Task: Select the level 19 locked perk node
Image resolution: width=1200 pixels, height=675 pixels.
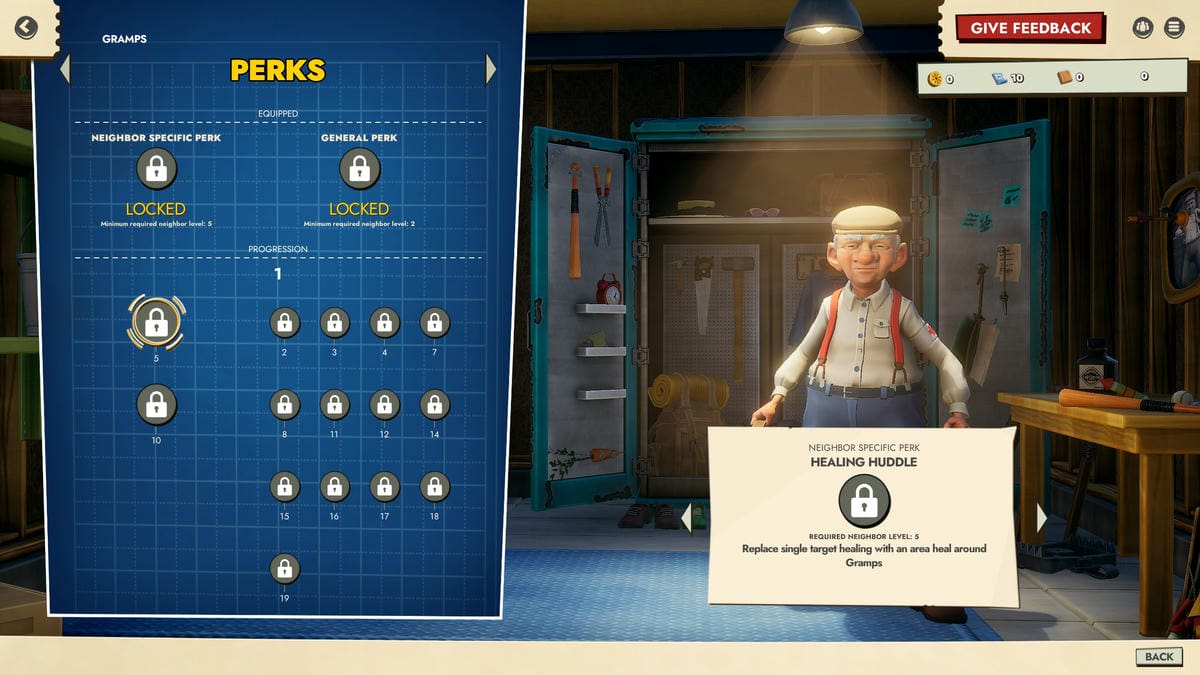Action: (x=284, y=569)
